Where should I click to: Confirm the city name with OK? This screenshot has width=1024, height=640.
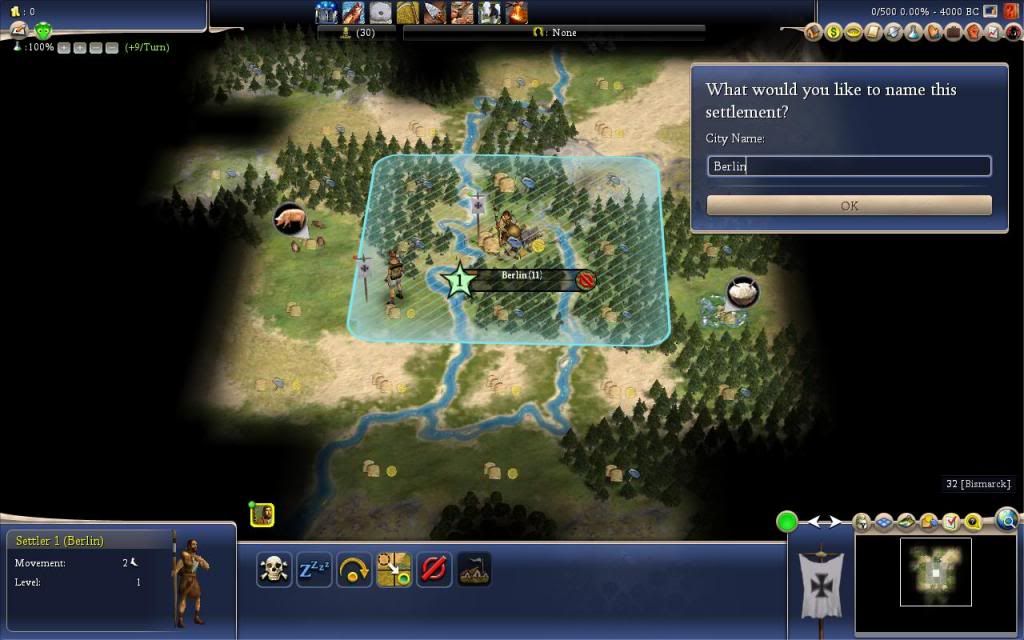click(x=849, y=206)
